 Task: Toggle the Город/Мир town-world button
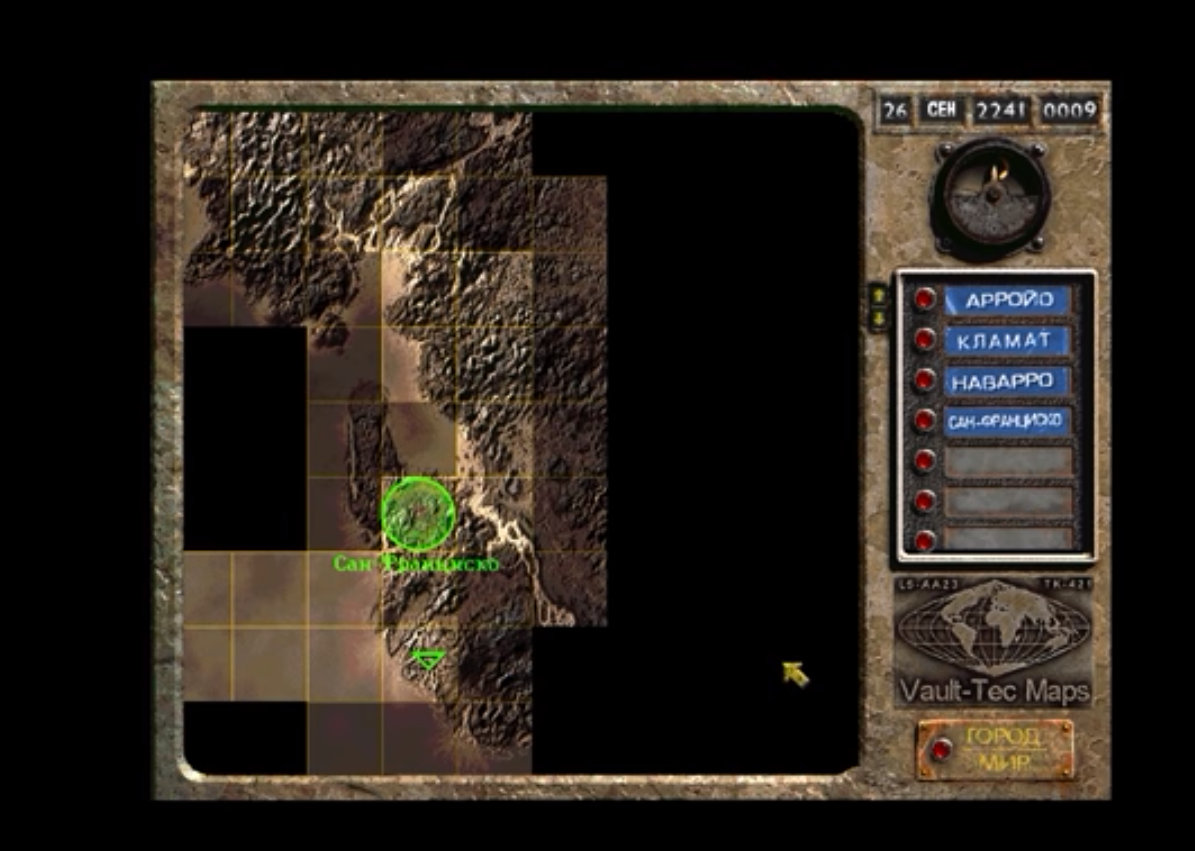tap(941, 750)
